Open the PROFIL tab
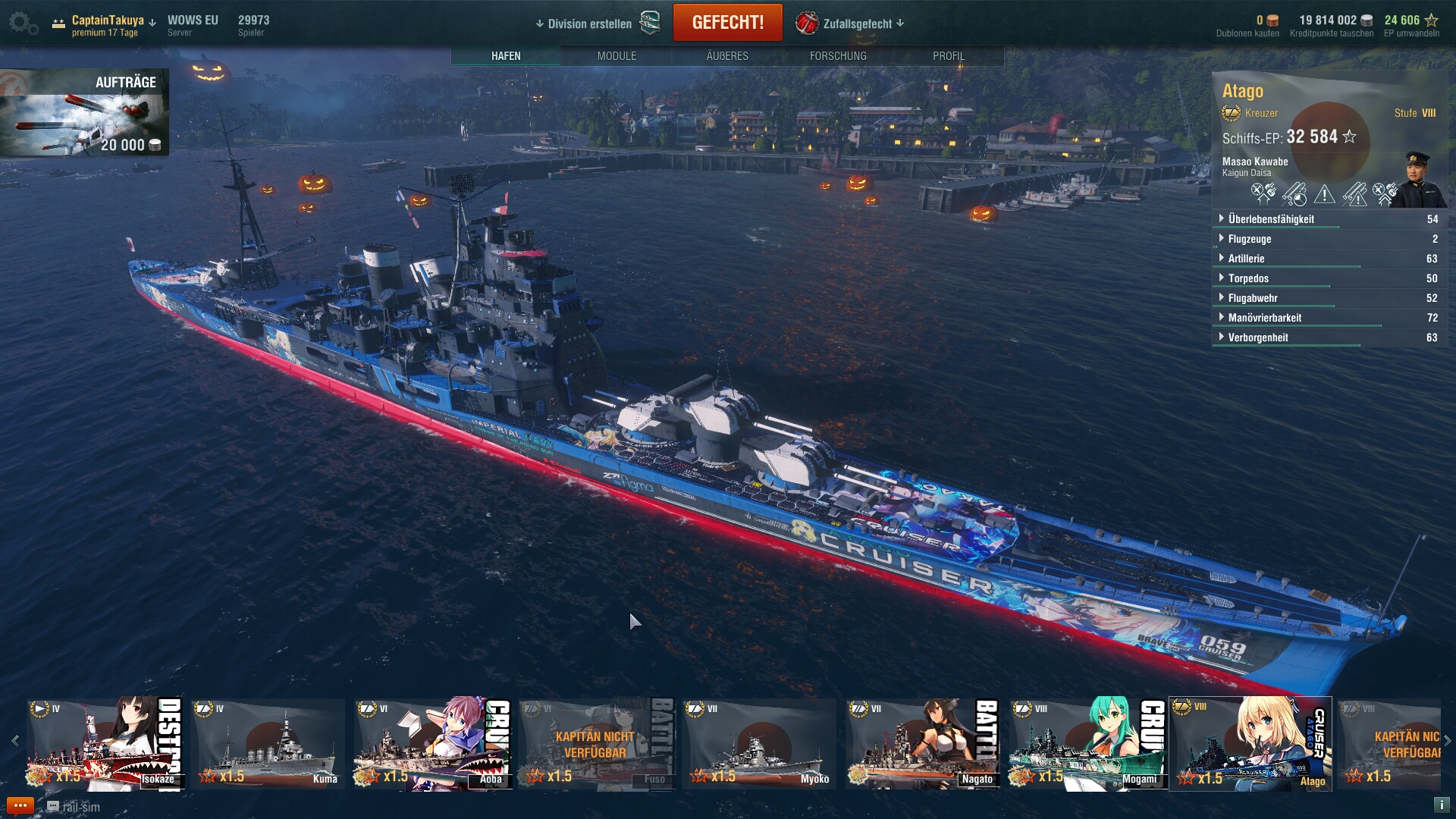Viewport: 1456px width, 819px height. pos(949,56)
